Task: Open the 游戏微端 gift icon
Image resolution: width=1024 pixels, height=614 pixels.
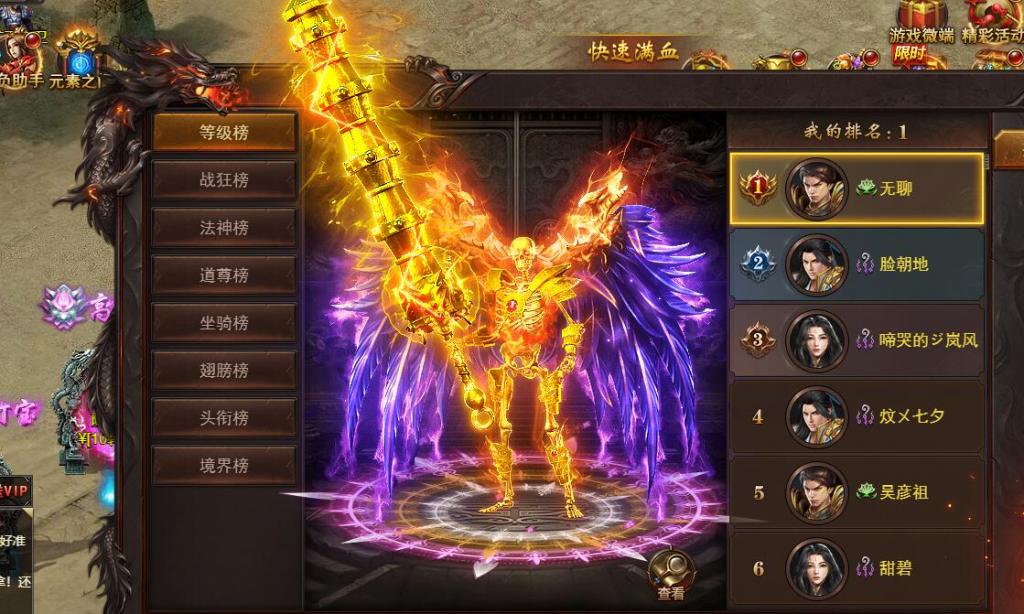Action: point(921,22)
